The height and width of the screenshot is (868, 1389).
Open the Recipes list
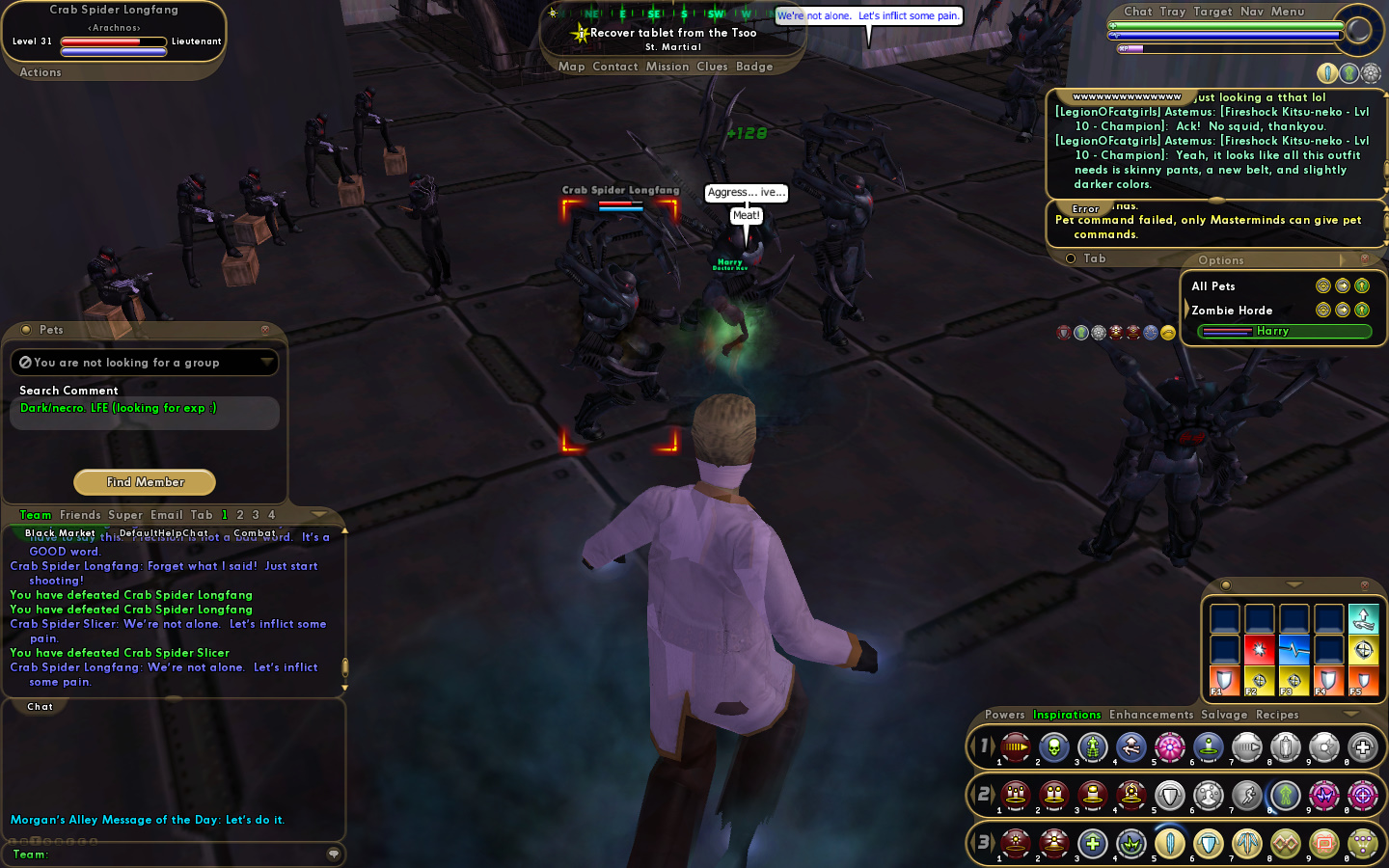point(1277,715)
